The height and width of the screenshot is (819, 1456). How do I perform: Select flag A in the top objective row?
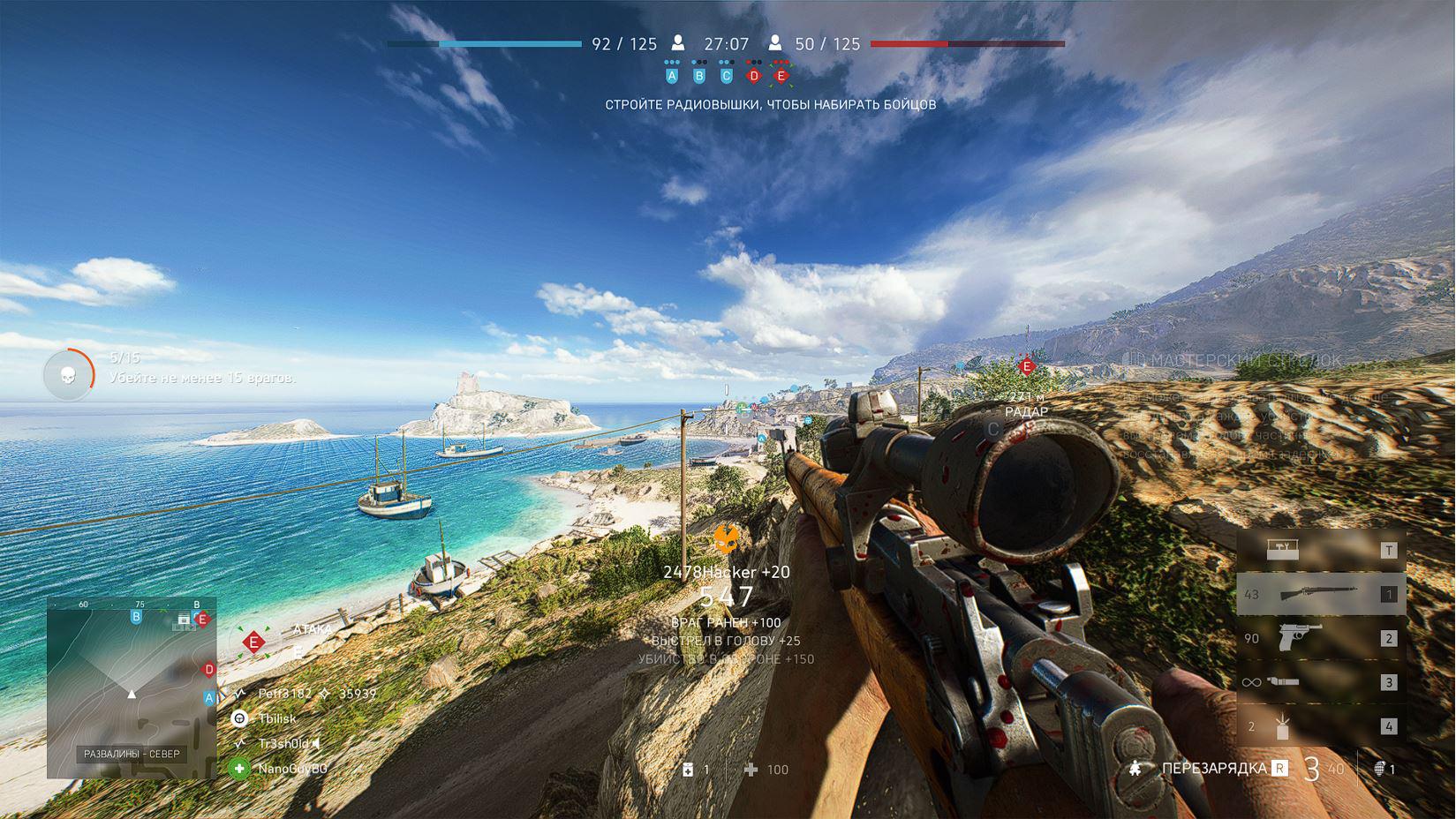tap(672, 76)
